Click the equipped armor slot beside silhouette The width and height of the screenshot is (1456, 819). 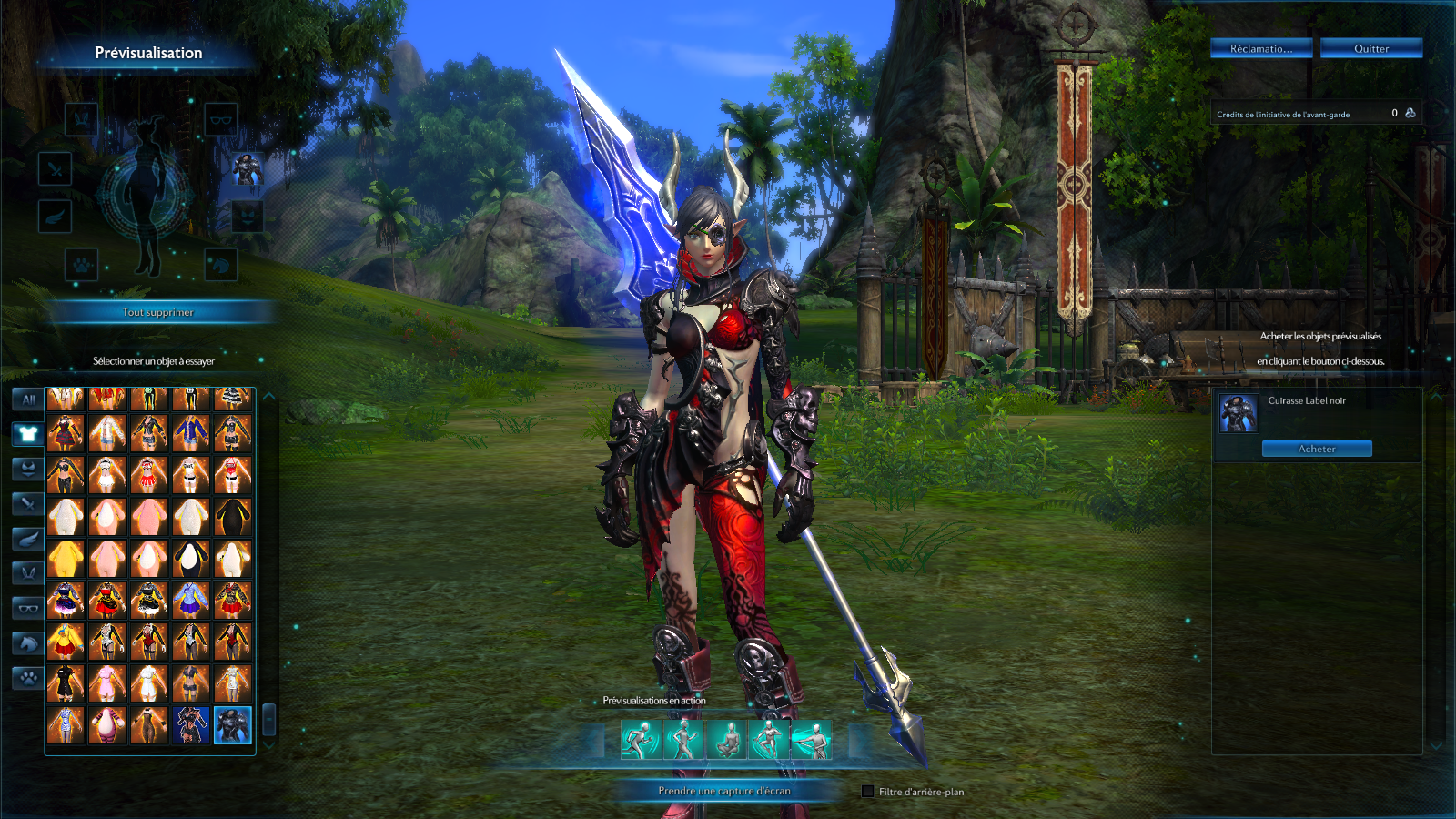pos(246,168)
